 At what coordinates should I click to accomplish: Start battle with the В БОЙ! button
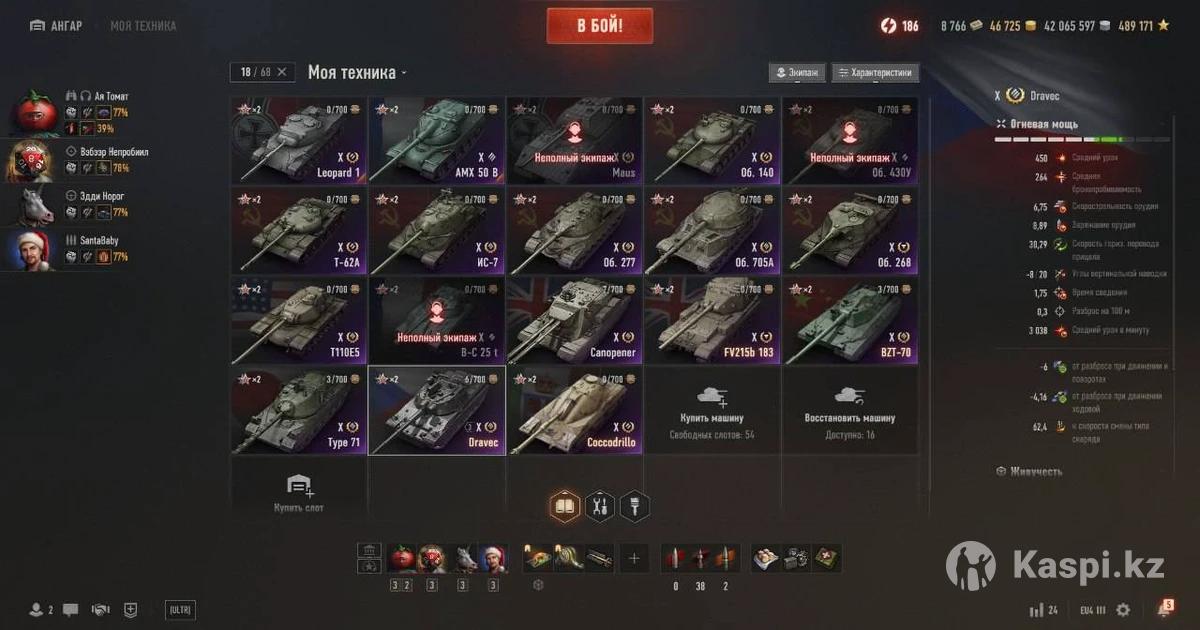[599, 26]
